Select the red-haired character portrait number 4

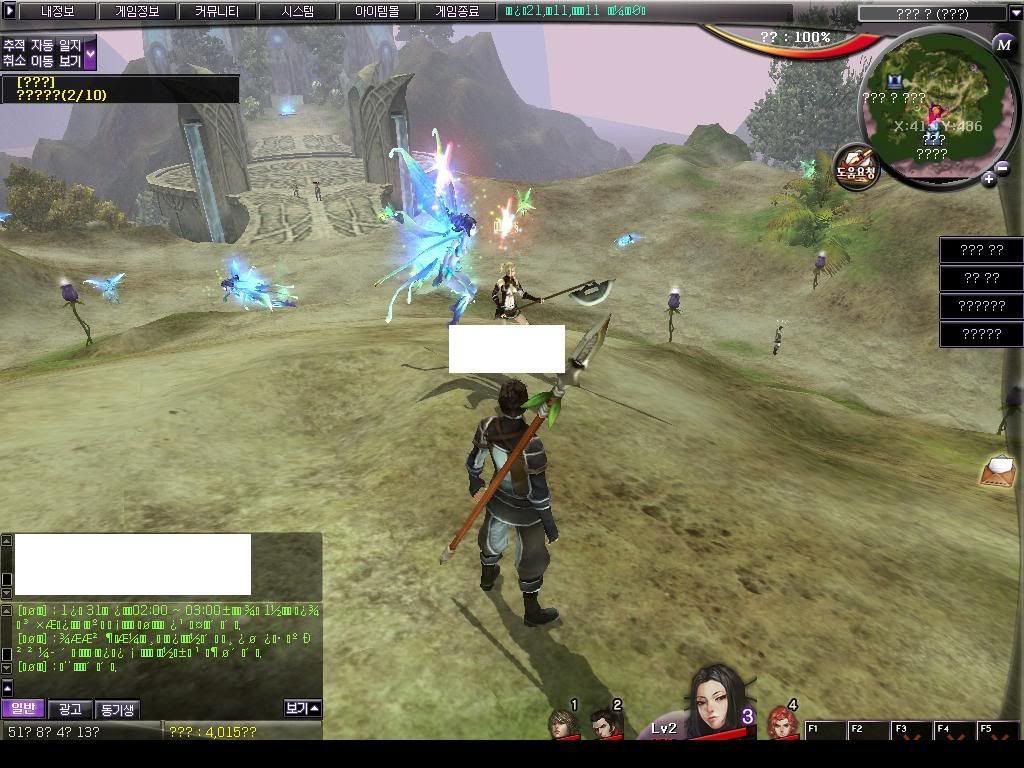783,724
